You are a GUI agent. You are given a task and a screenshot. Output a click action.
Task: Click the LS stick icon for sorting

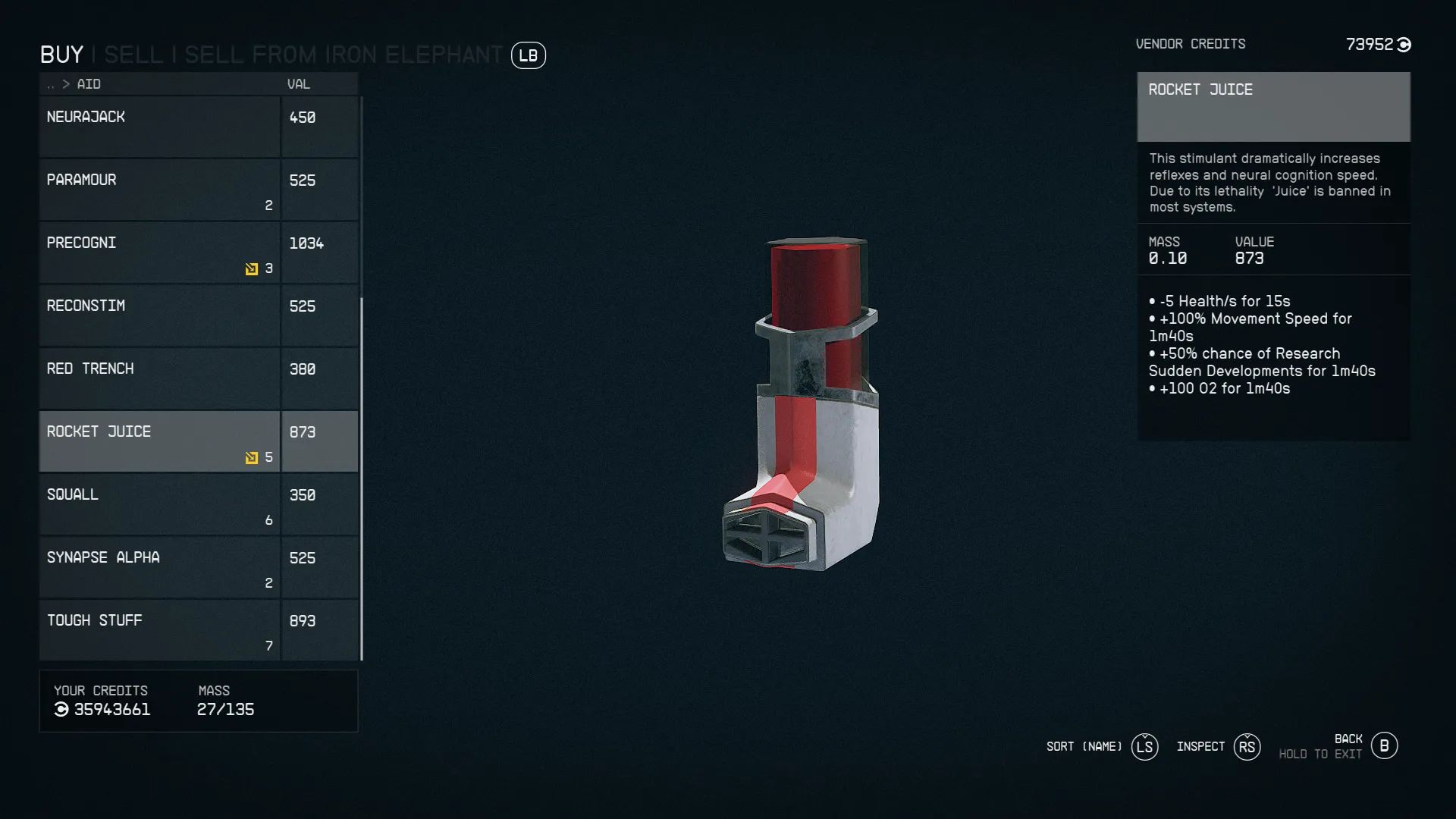[1145, 746]
